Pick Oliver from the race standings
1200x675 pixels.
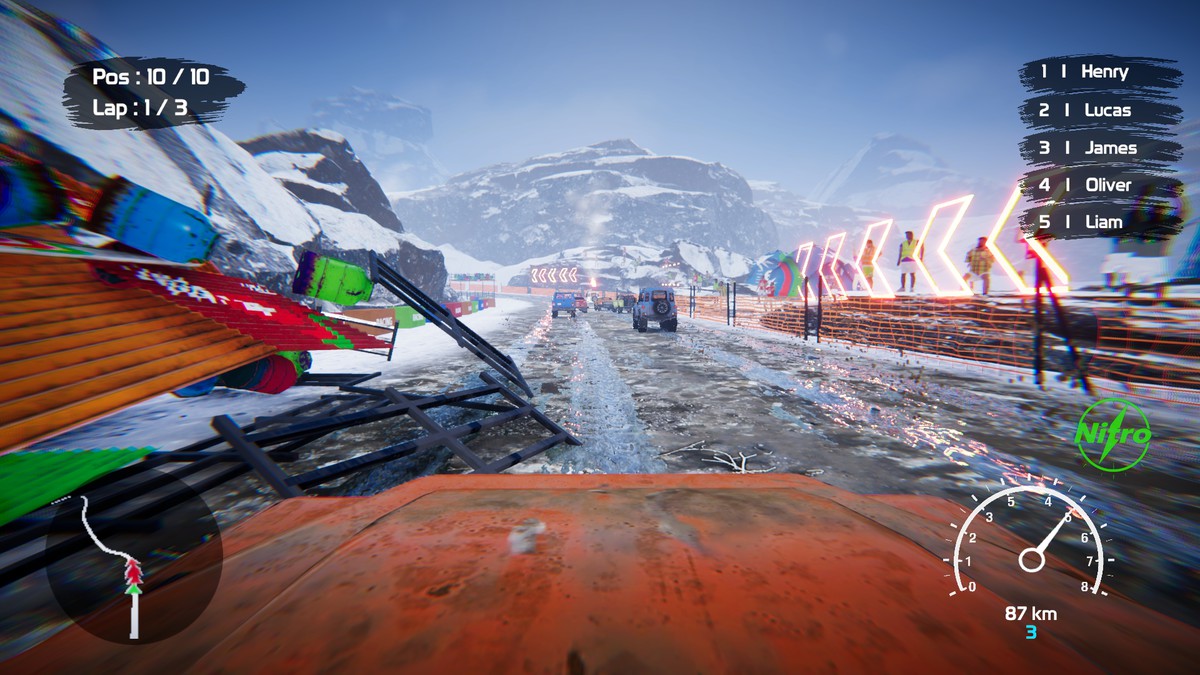coord(1099,185)
